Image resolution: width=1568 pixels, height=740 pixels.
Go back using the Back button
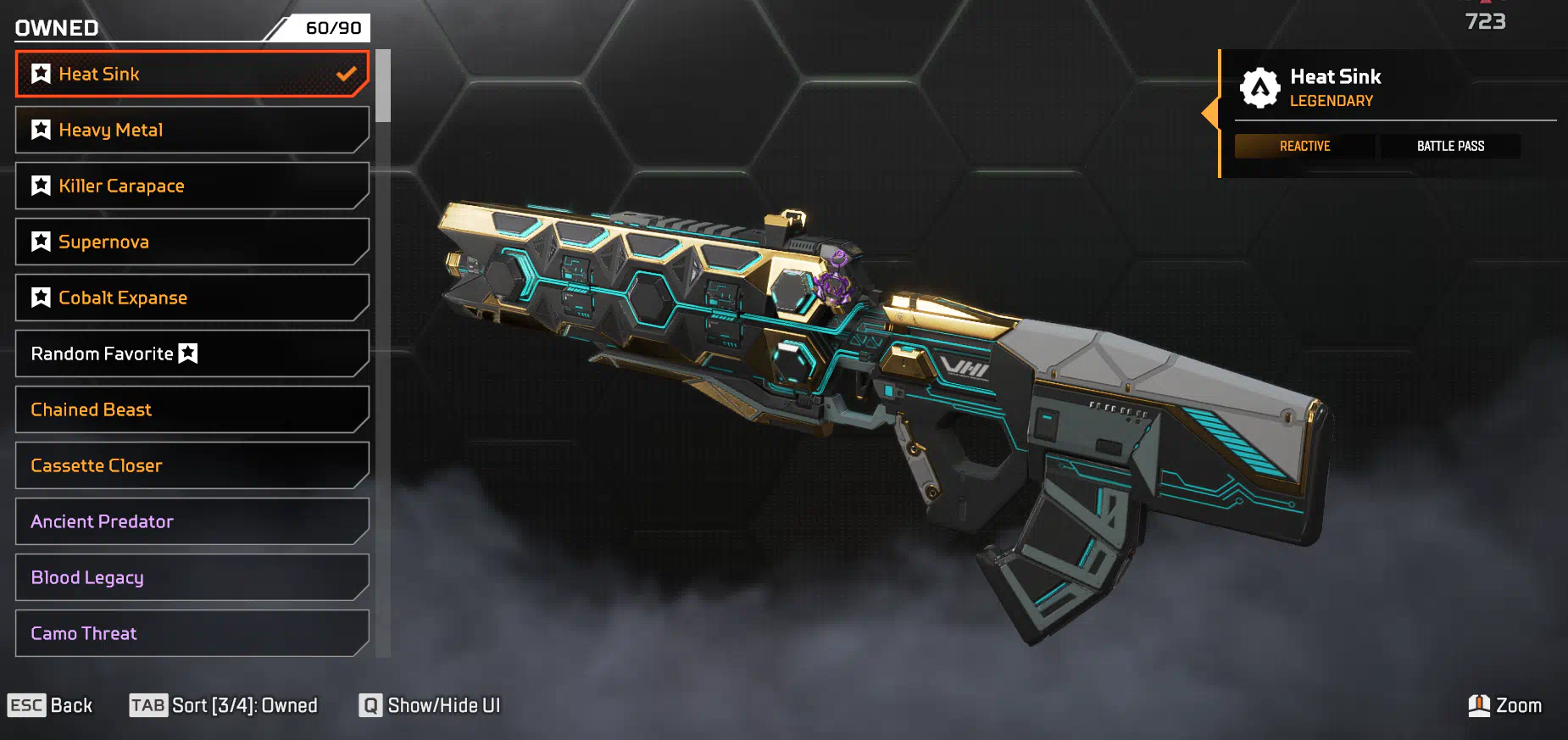tap(50, 705)
